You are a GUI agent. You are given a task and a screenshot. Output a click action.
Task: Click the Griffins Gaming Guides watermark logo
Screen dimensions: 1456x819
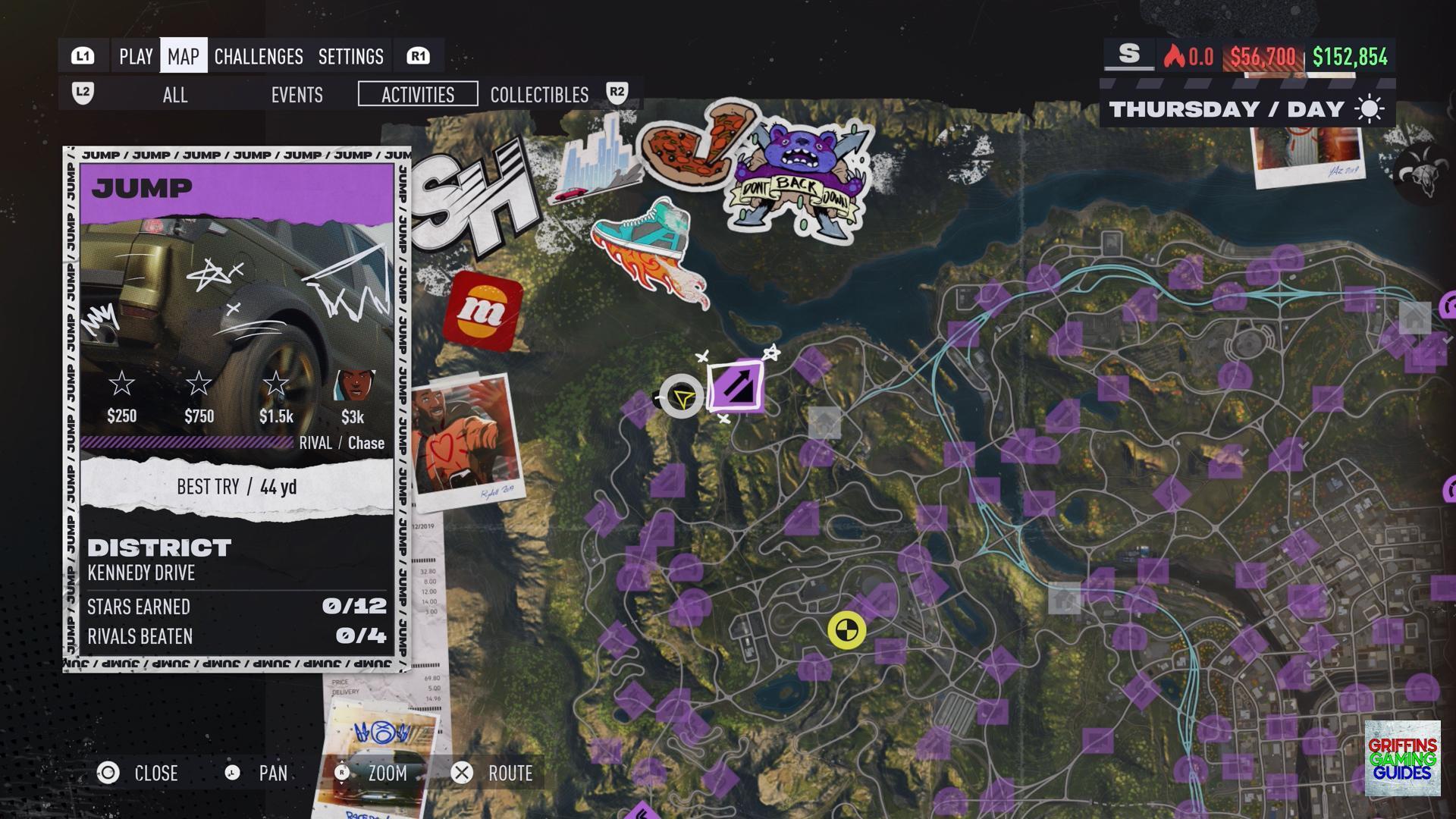tap(1402, 758)
